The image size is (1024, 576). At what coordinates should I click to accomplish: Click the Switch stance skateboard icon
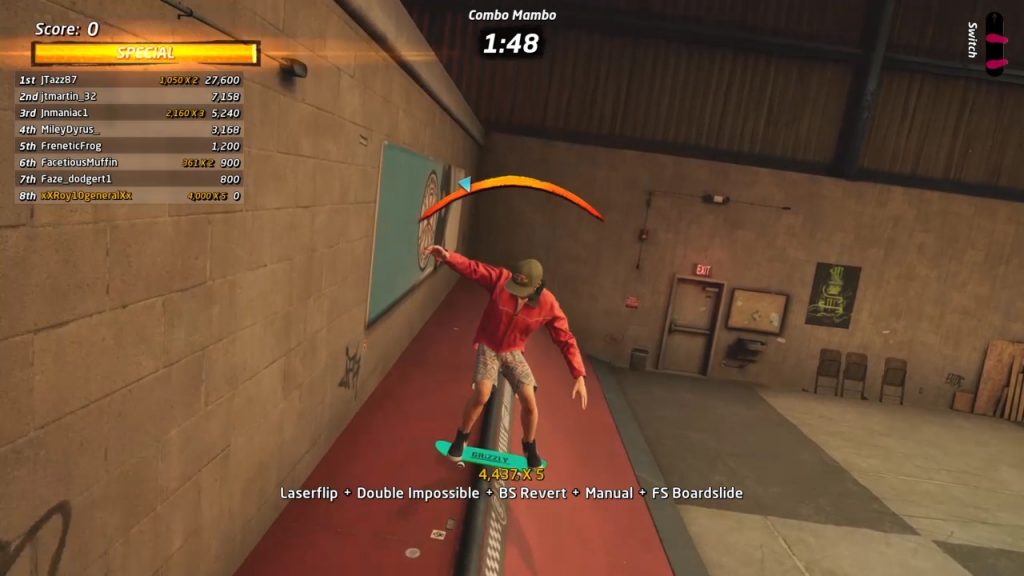pyautogui.click(x=994, y=43)
